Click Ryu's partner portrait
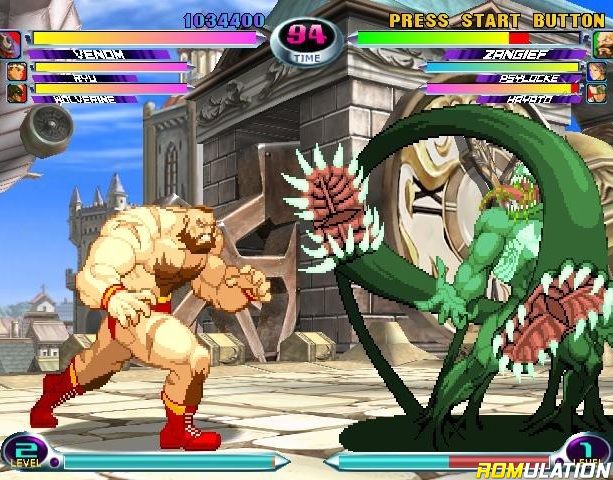Viewport: 613px width, 480px height. pos(14,70)
